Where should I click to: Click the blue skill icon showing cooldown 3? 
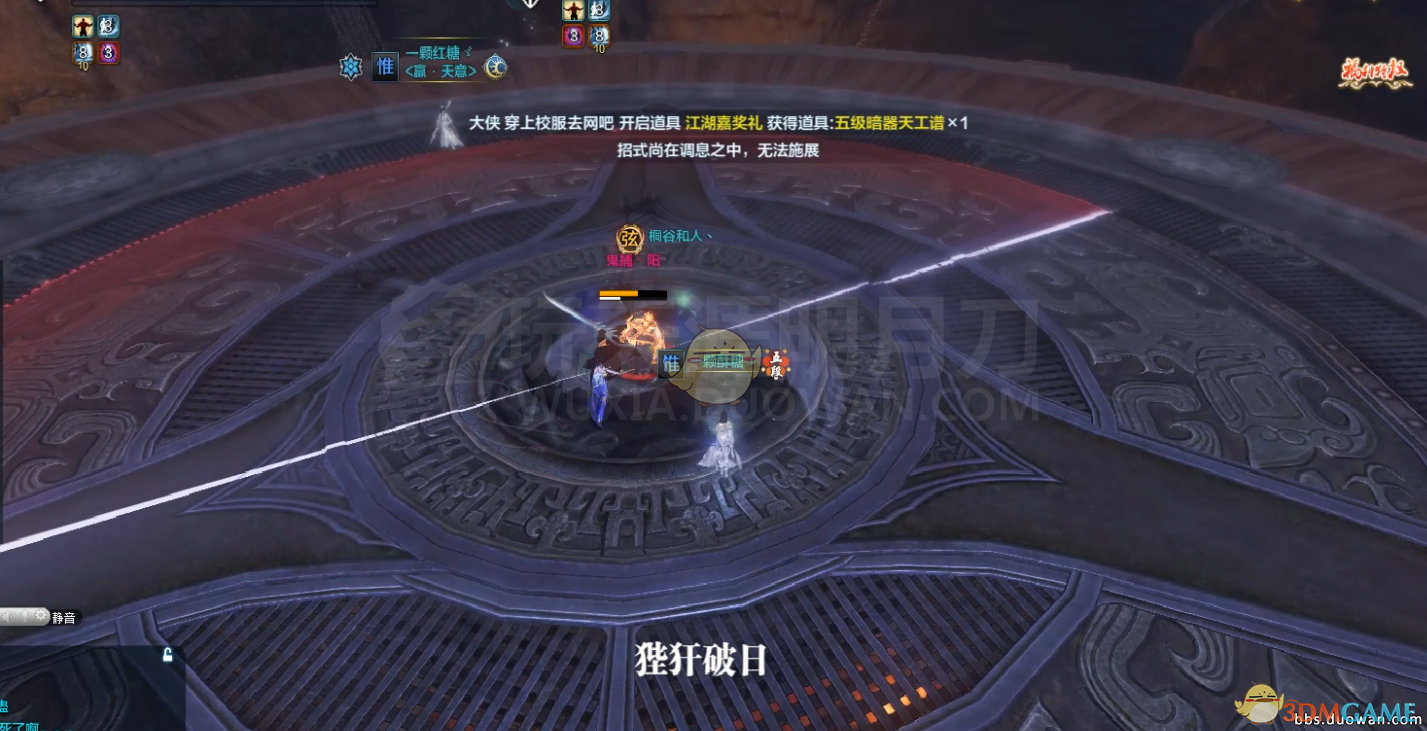pyautogui.click(x=108, y=25)
